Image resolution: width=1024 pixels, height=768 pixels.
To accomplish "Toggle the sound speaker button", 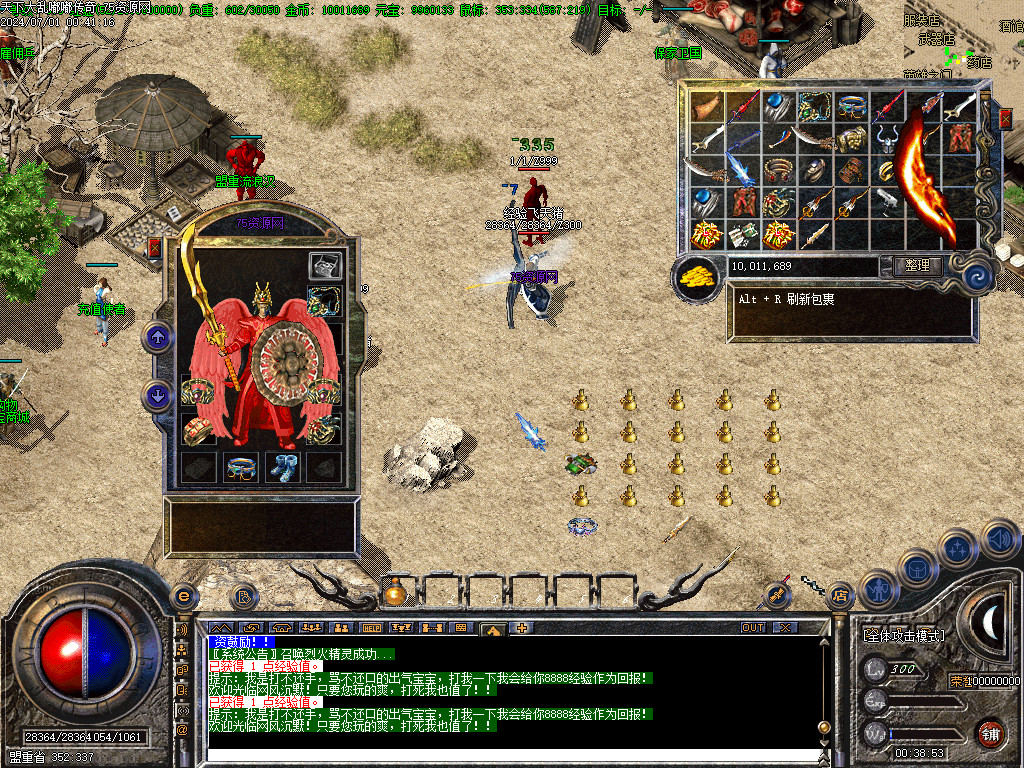I will [x=999, y=539].
